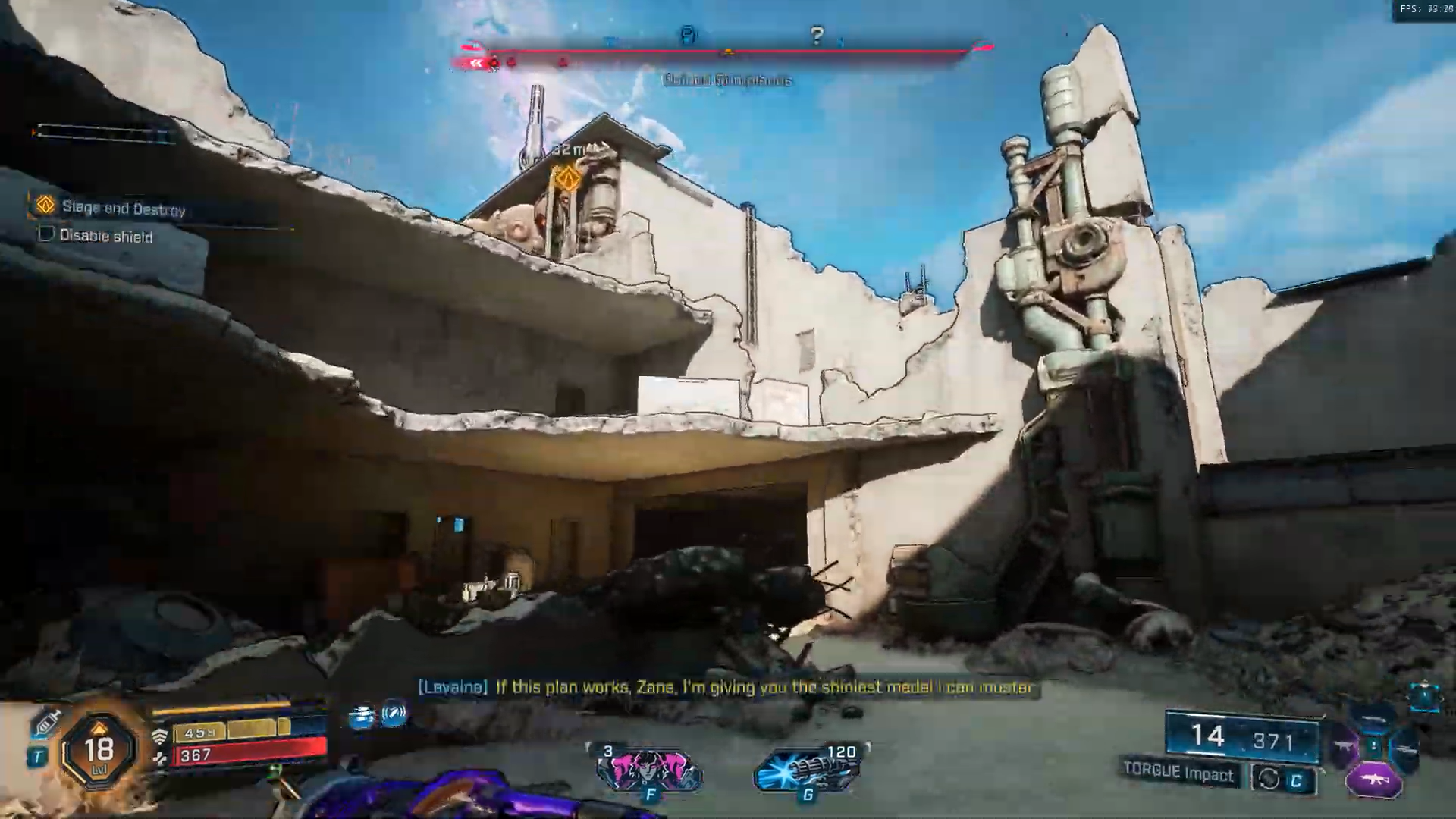This screenshot has height=819, width=1456.
Task: Select the Siege and Destroy quest tracker
Action: point(123,208)
